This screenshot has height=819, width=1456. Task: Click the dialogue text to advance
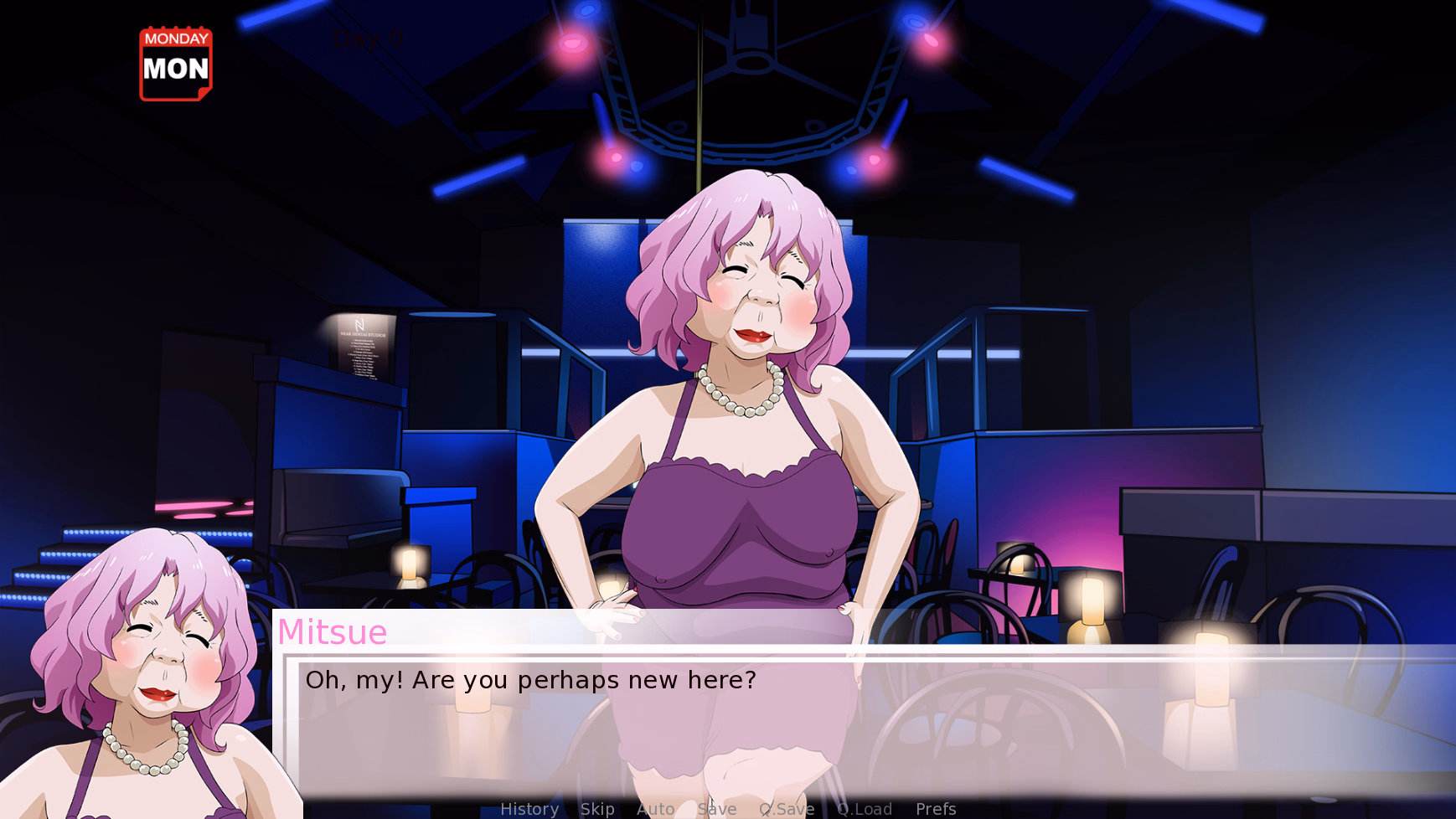531,680
